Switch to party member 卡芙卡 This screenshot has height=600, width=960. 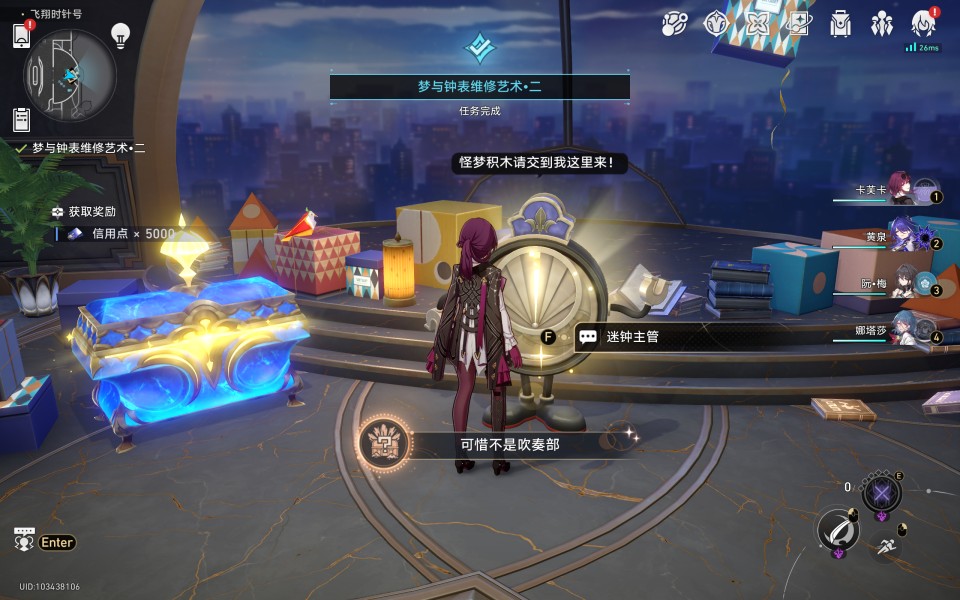coord(900,189)
